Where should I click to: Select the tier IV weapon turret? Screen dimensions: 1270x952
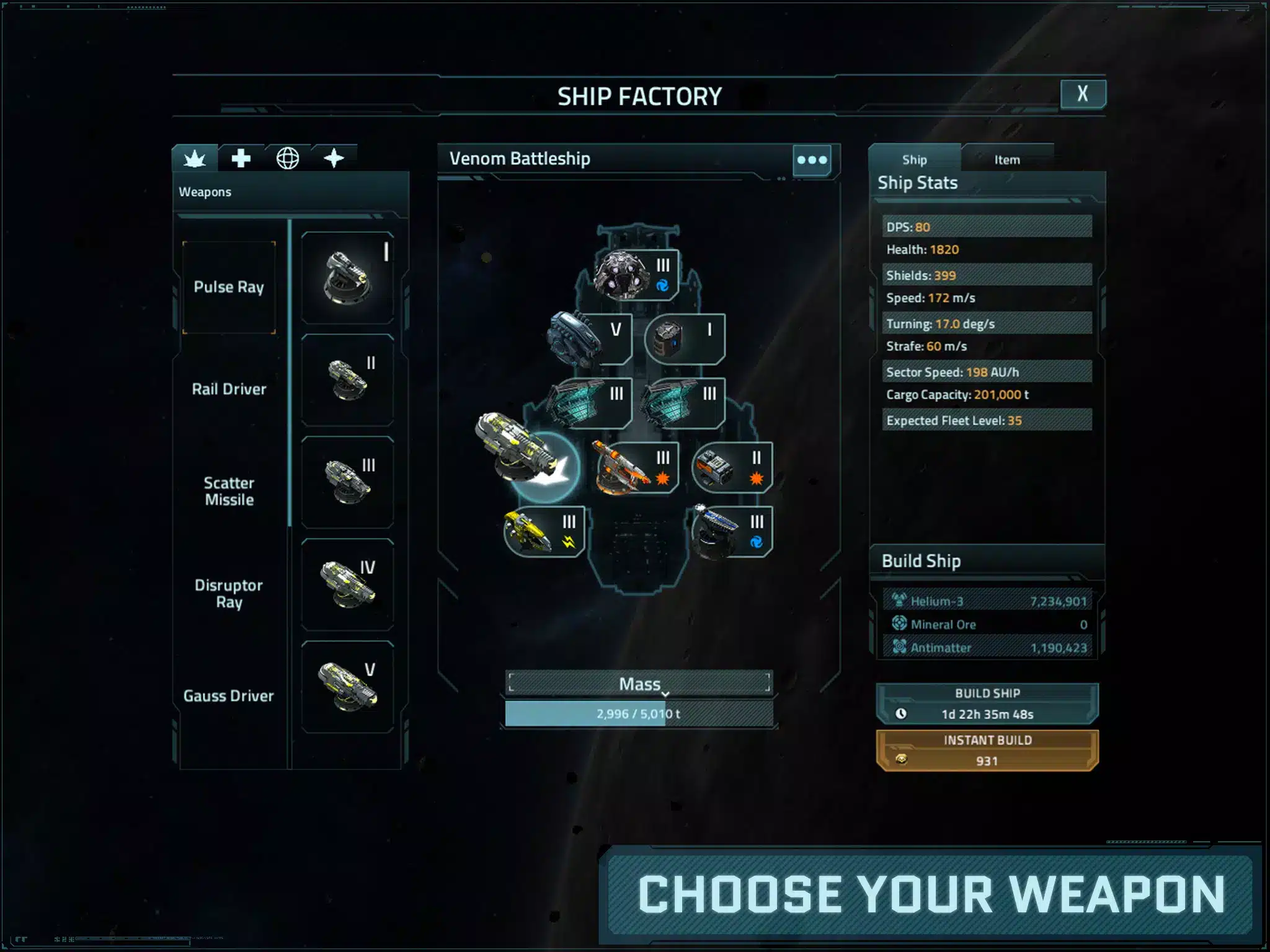348,584
